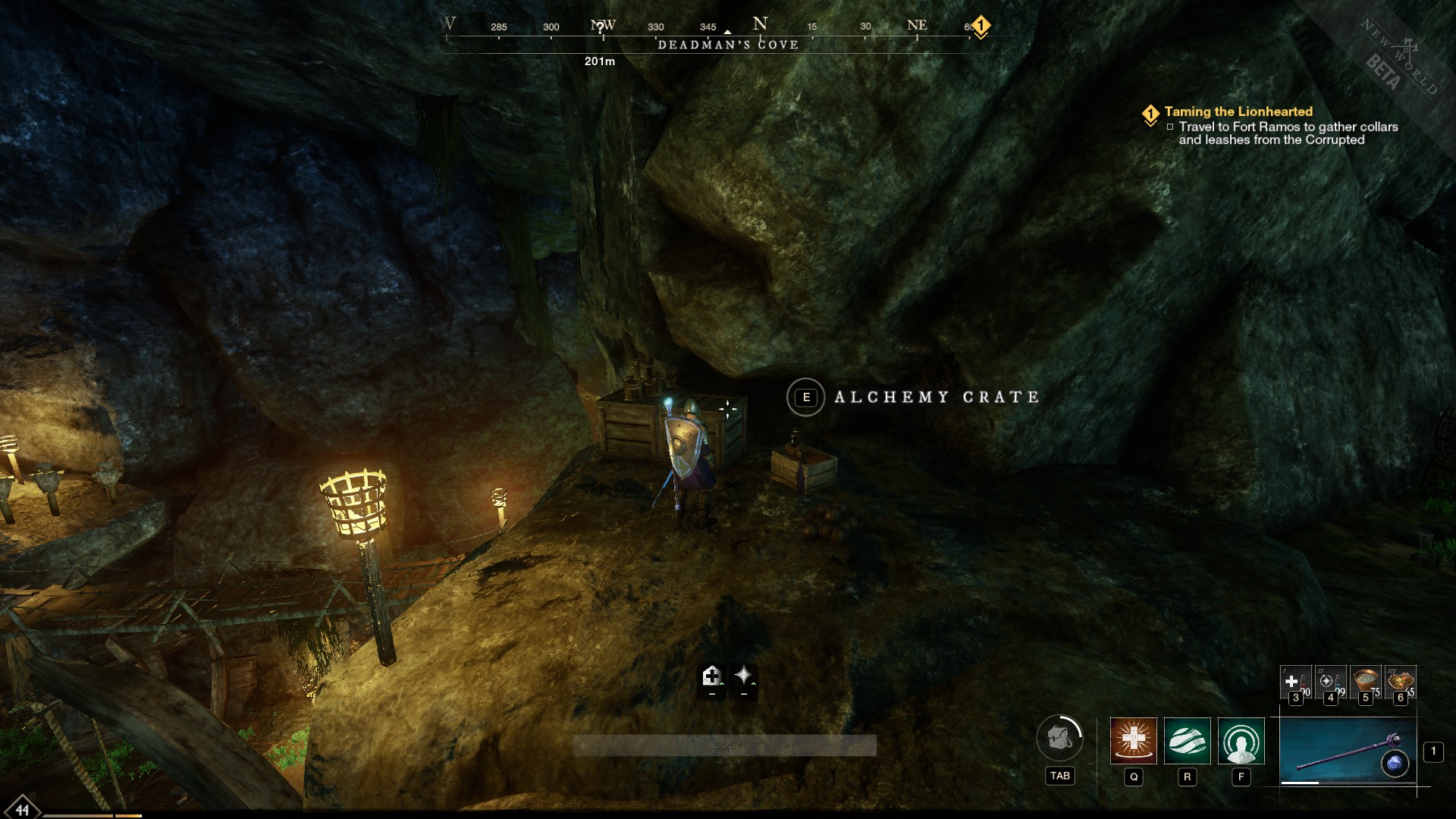Open the inventory bag via TAB icon
Screen dimensions: 1456x819
[1059, 738]
